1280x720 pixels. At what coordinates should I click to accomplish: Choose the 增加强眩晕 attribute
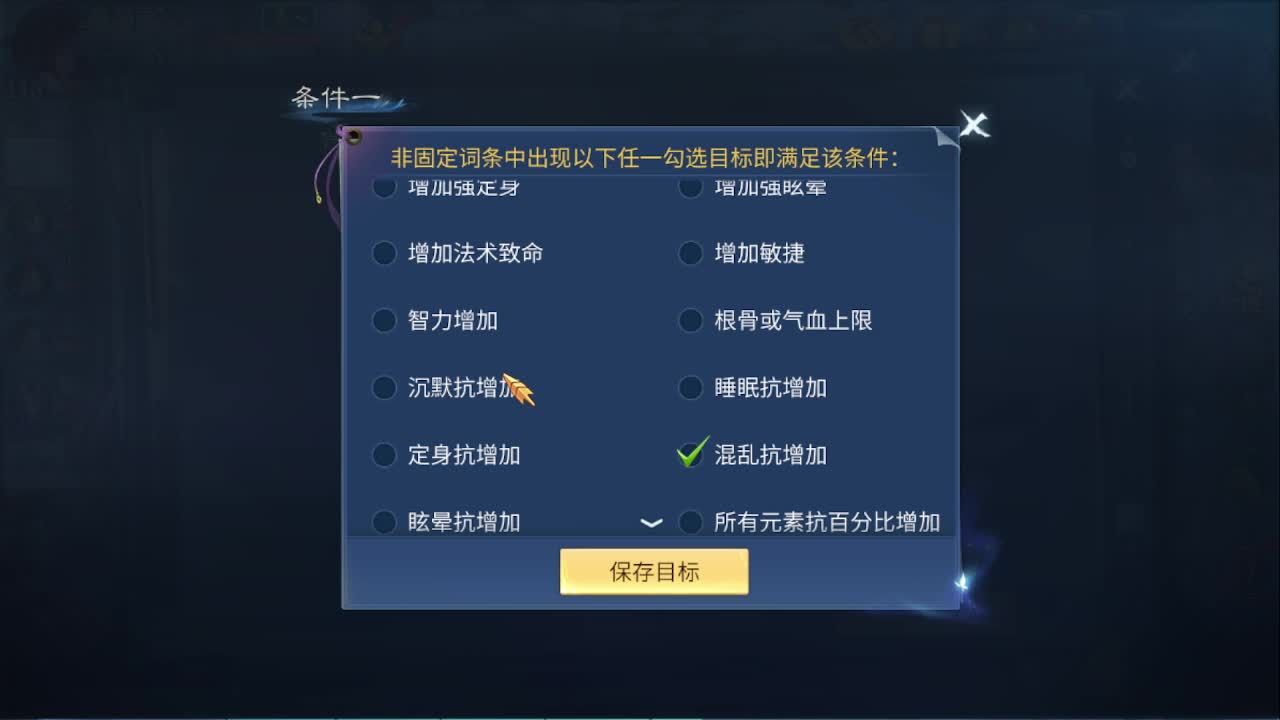point(691,187)
